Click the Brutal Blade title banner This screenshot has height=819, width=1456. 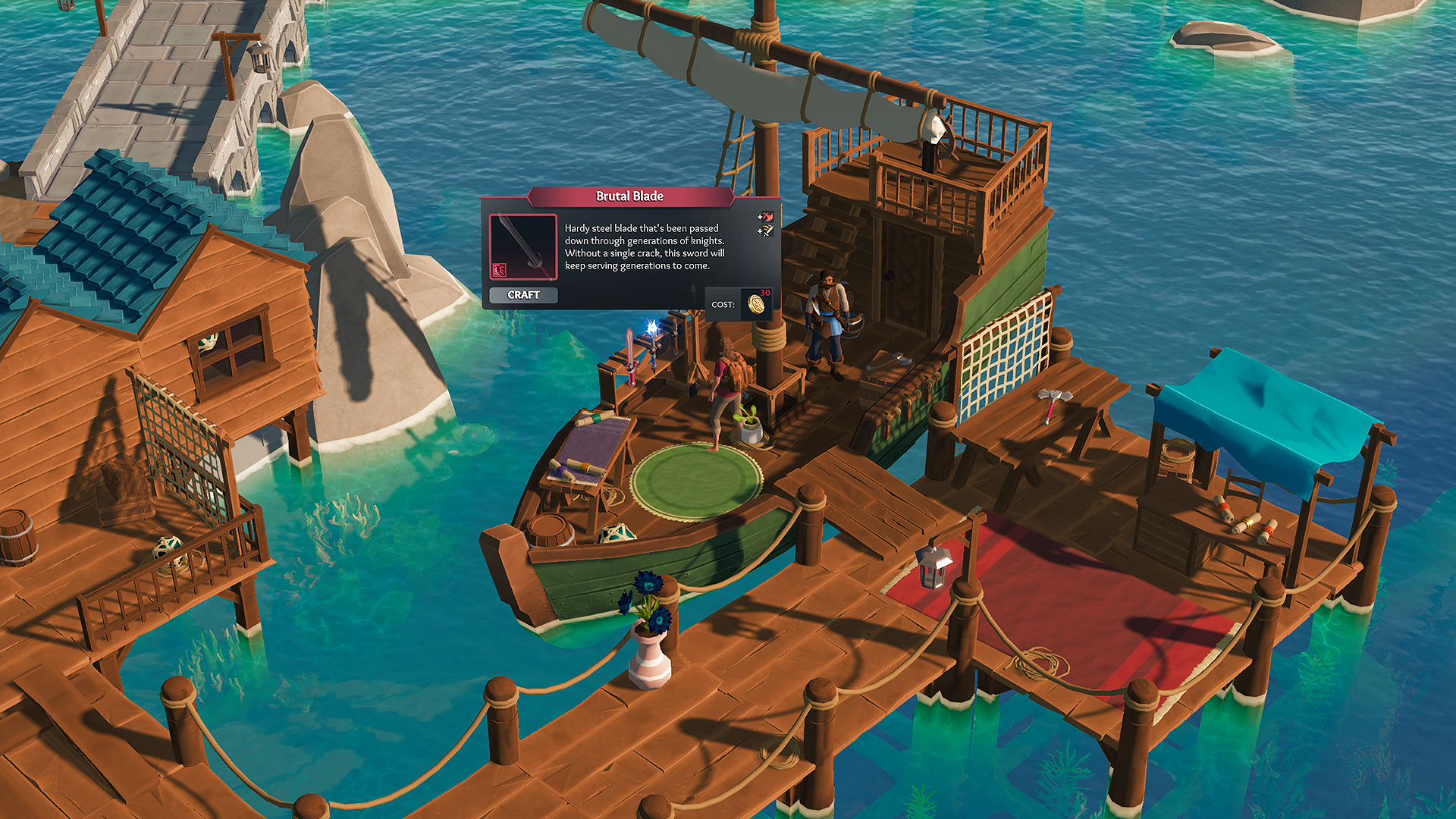click(x=629, y=196)
